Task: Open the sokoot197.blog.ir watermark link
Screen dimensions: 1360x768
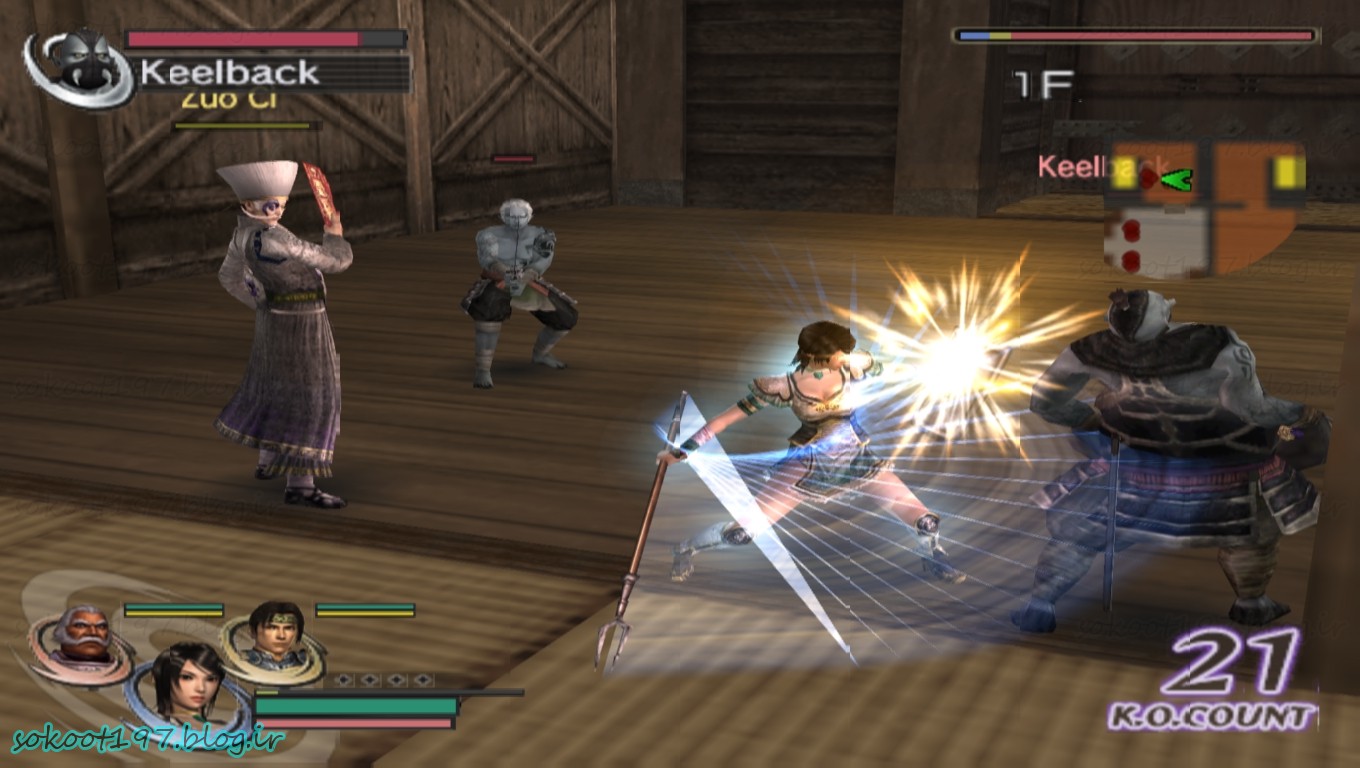Action: point(148,740)
